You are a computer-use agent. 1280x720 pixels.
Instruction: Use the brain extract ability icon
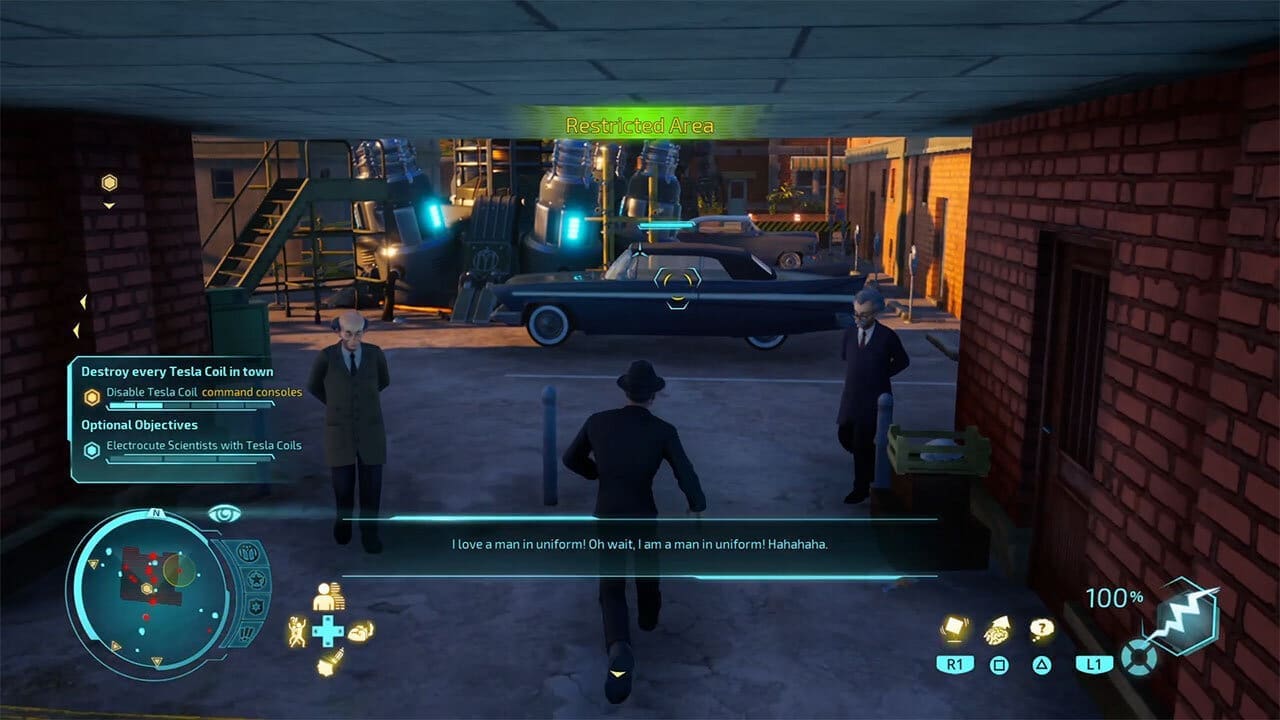998,630
